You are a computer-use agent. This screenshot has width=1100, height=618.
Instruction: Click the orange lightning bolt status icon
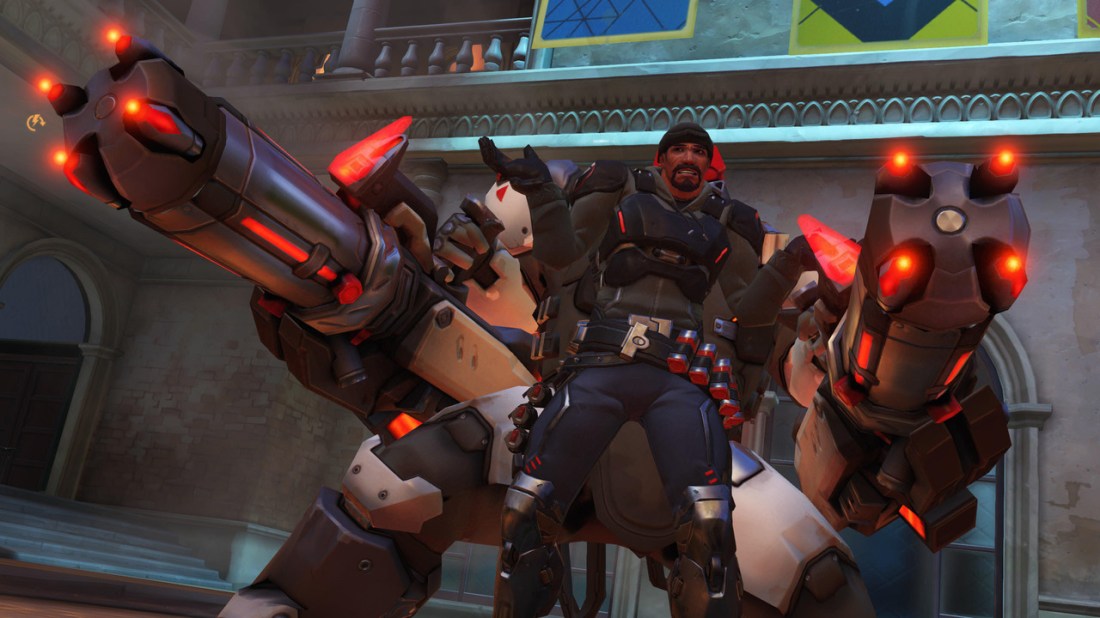[x=35, y=122]
